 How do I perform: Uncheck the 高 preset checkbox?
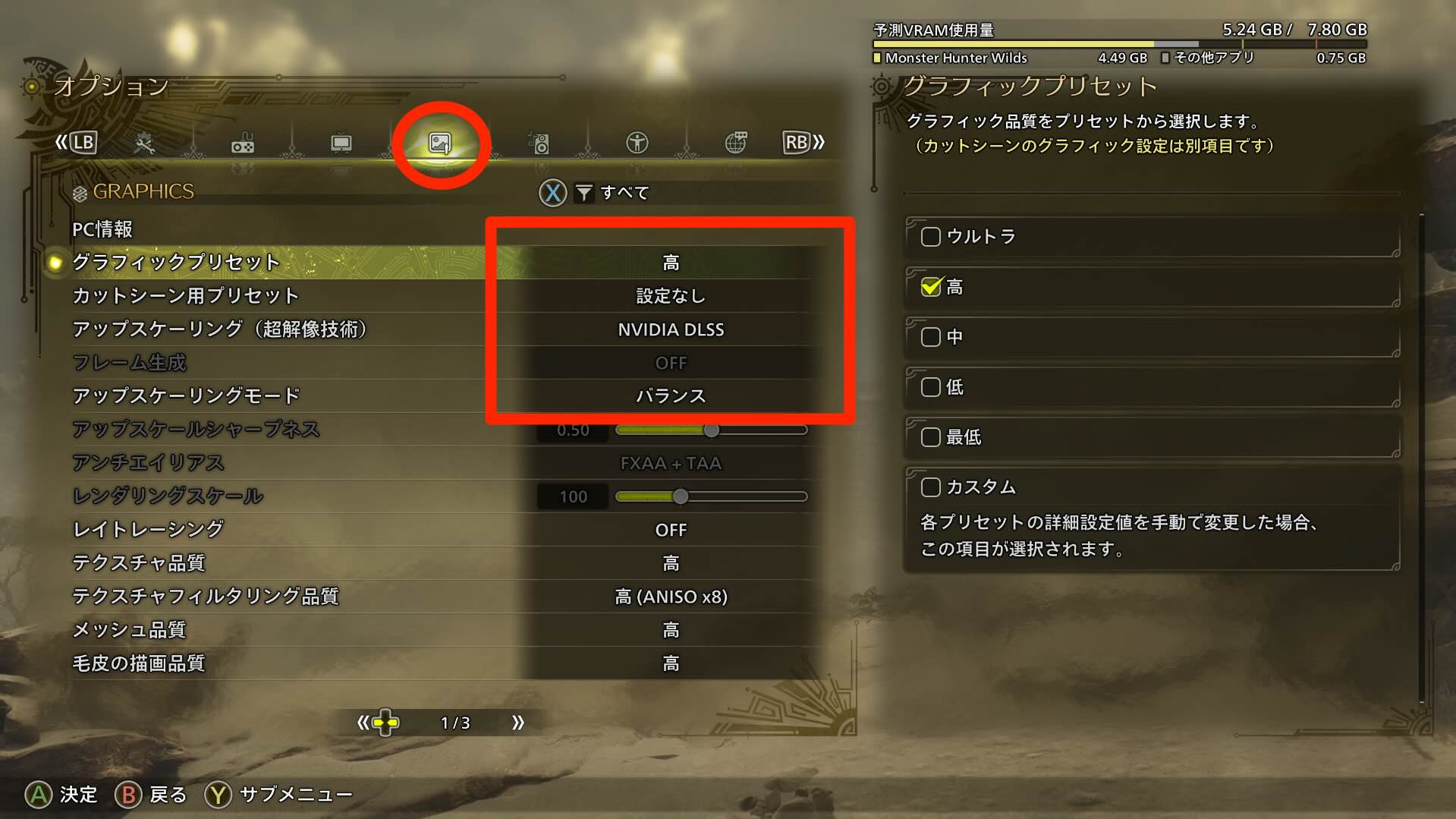[x=930, y=287]
